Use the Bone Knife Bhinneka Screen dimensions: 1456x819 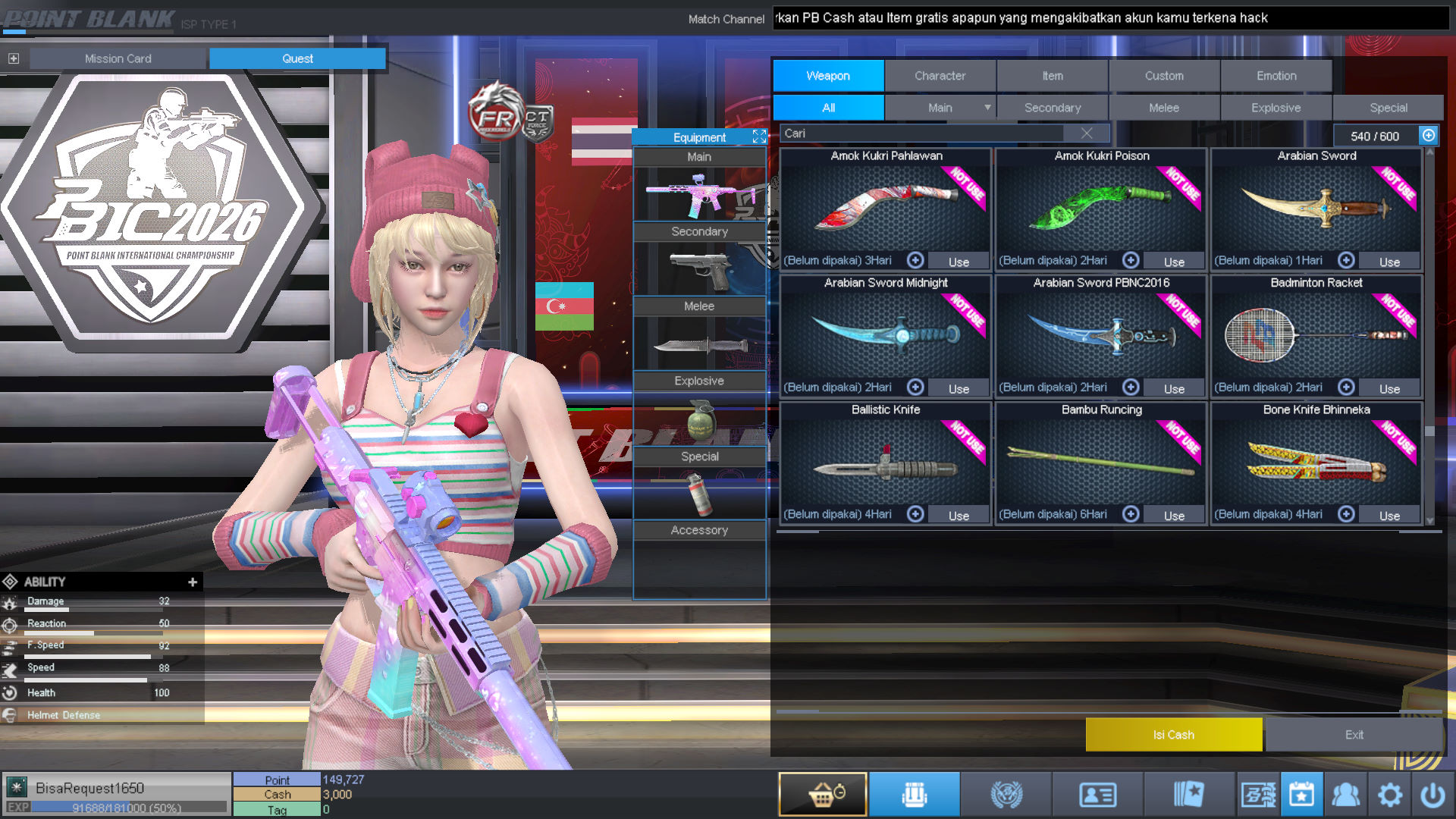1389,516
